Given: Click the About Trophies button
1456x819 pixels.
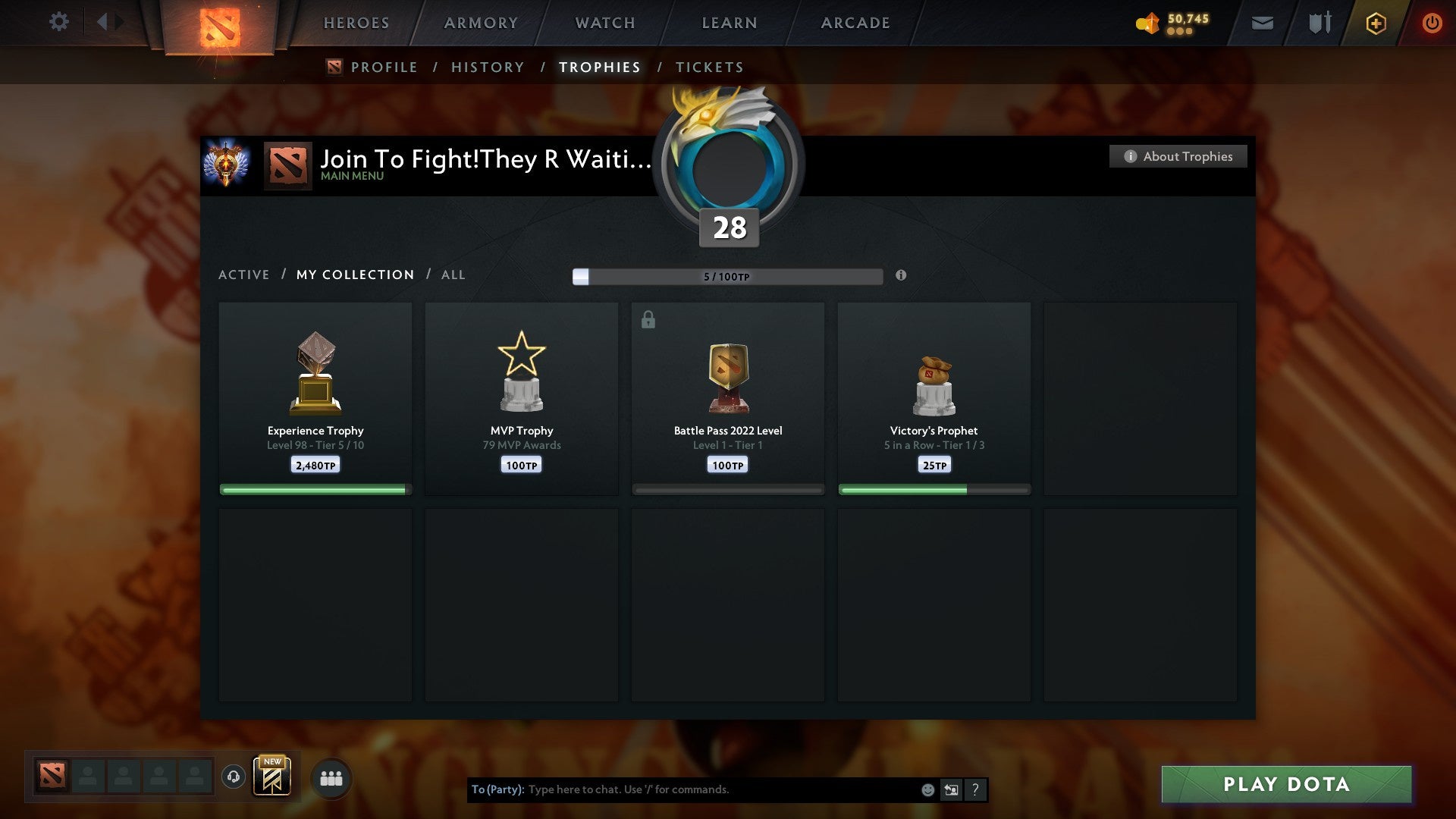Looking at the screenshot, I should (x=1178, y=156).
